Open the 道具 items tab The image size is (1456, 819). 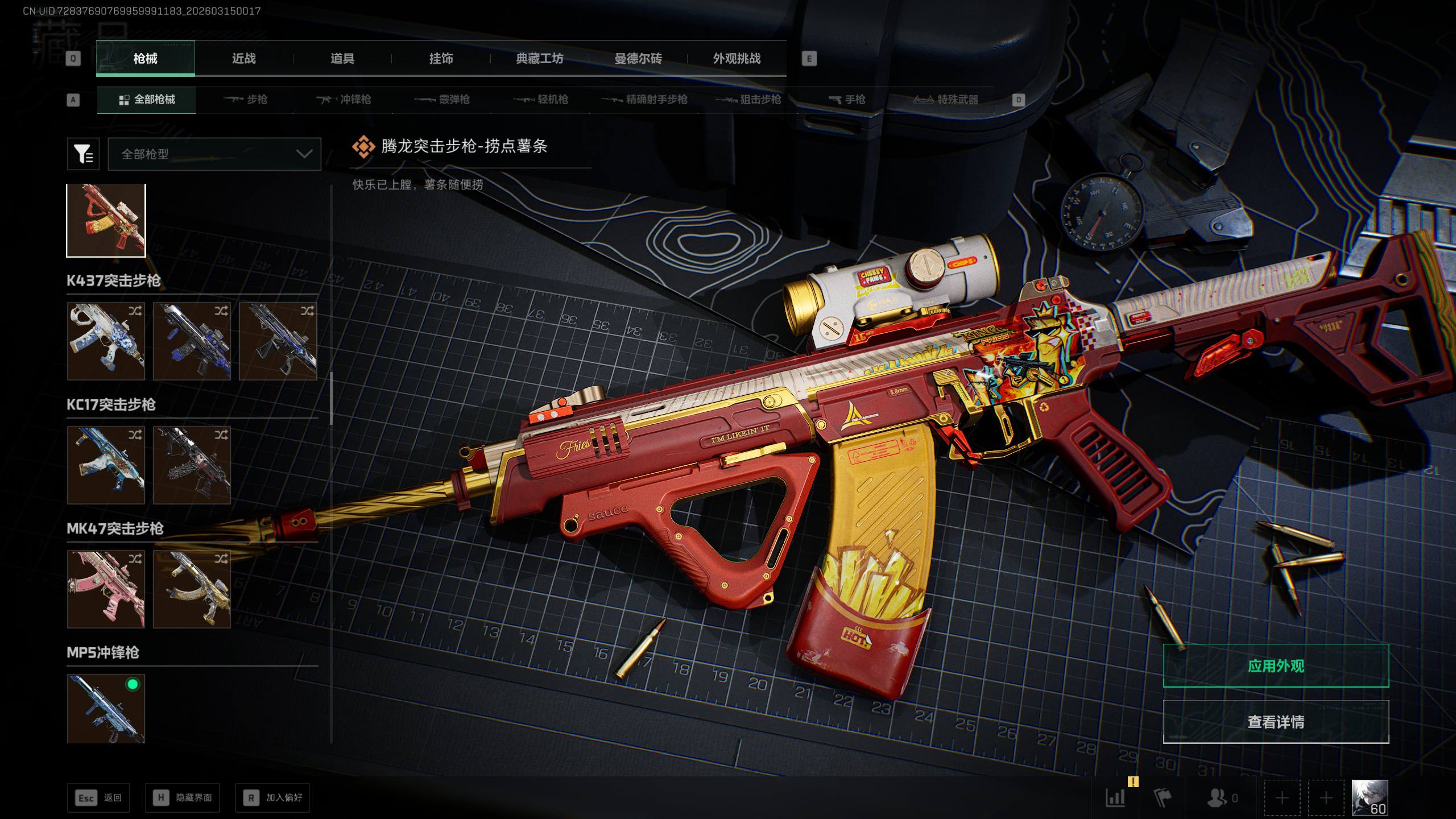coord(342,59)
